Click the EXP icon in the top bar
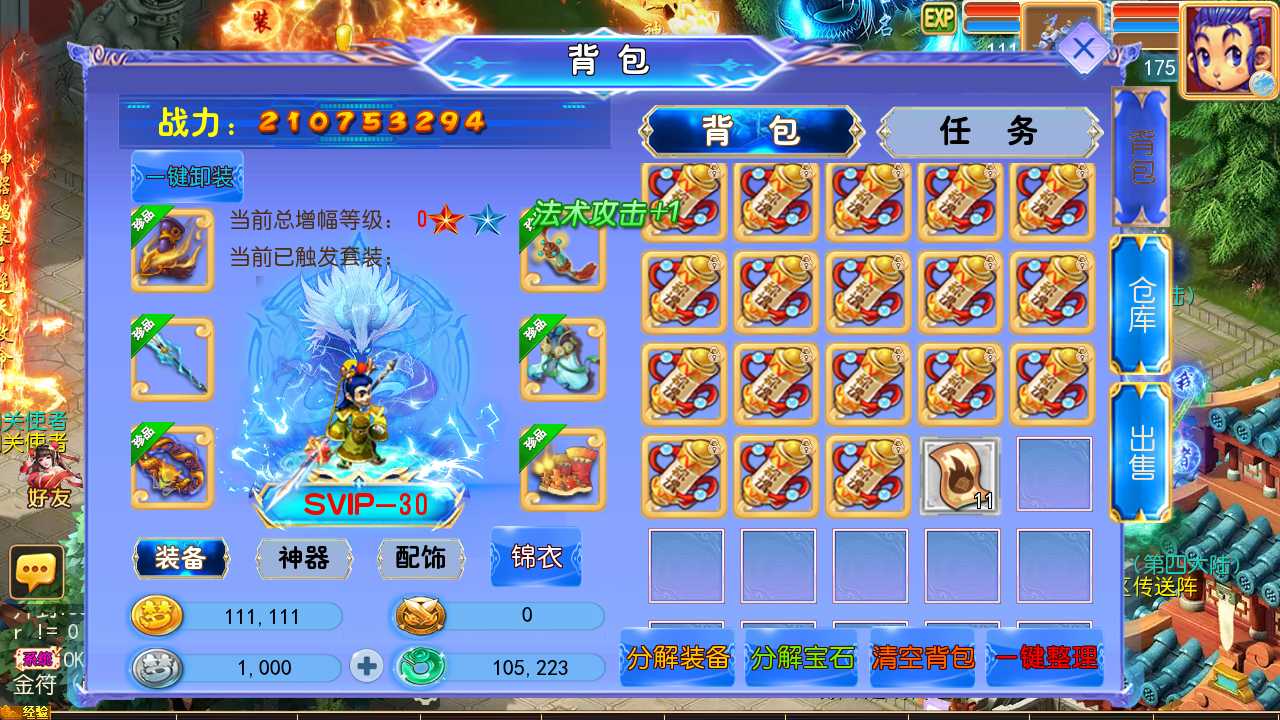Viewport: 1280px width, 720px height. click(x=937, y=19)
